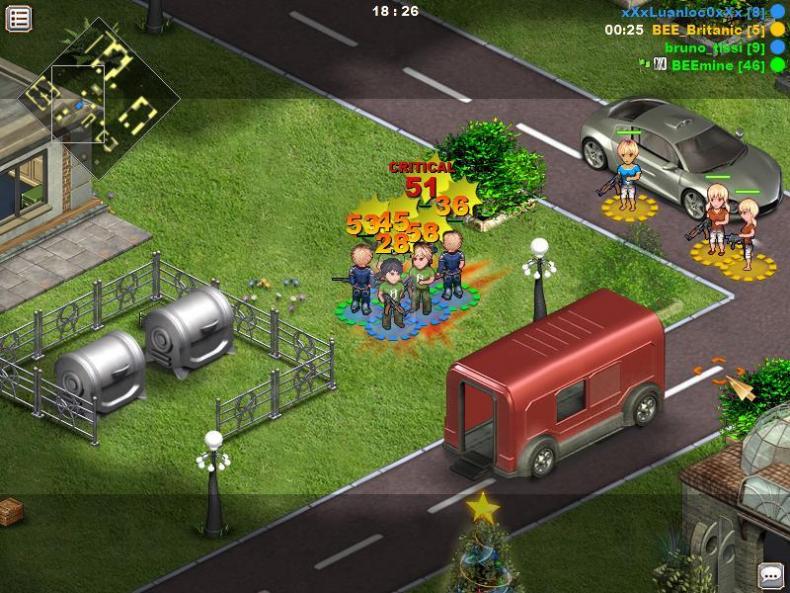Open the chat speech bubble button
The image size is (790, 593).
click(x=771, y=575)
